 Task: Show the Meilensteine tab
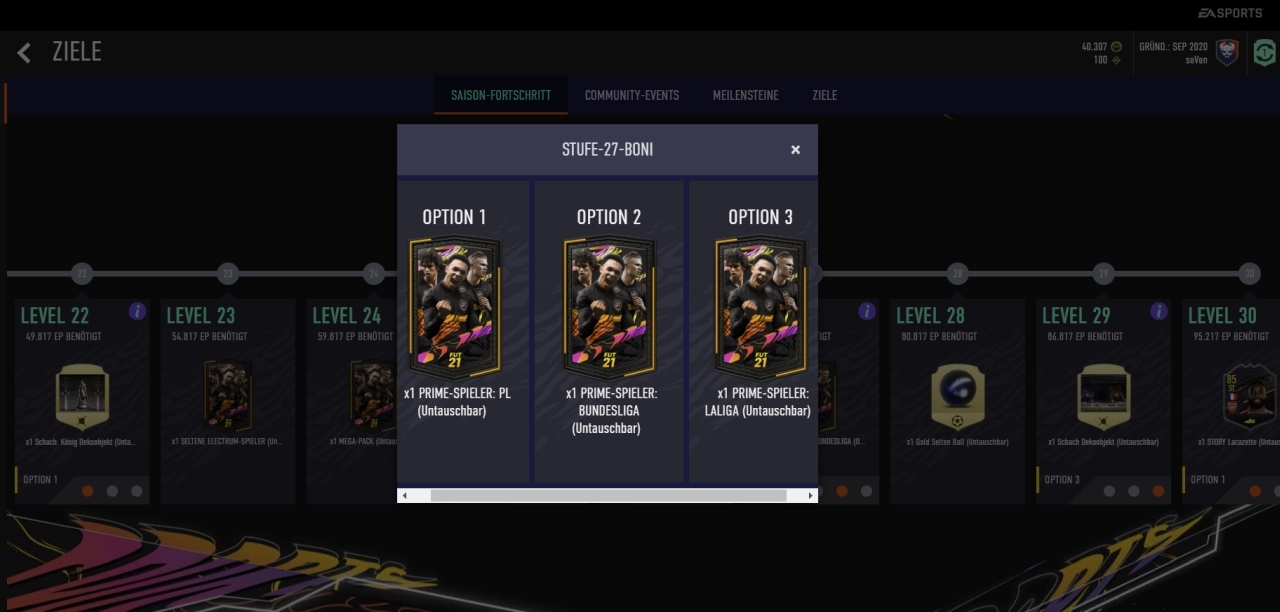pyautogui.click(x=745, y=95)
